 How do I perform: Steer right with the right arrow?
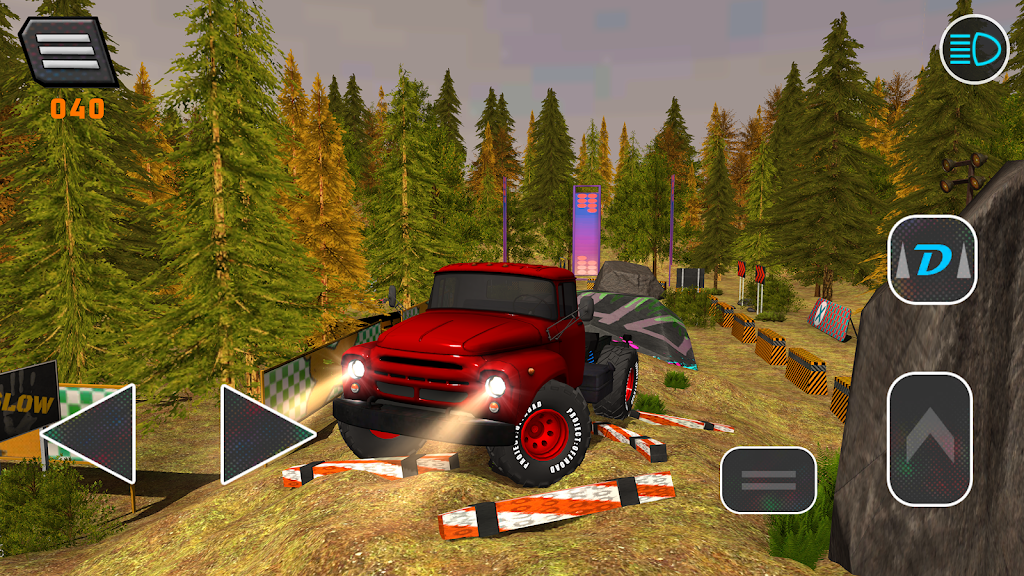[262, 434]
